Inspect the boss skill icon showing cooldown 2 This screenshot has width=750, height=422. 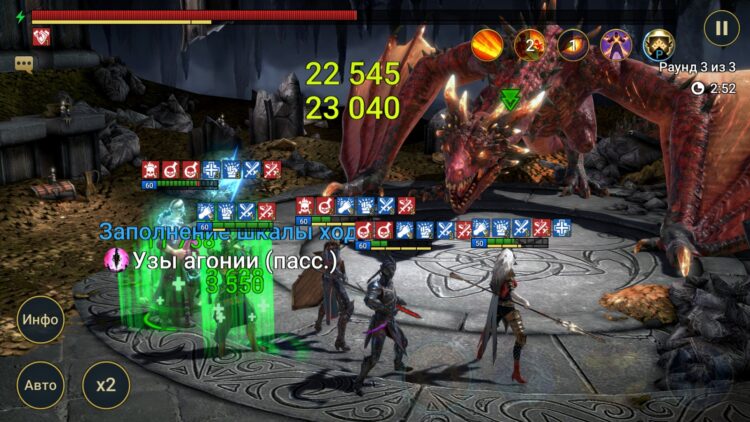tap(530, 44)
